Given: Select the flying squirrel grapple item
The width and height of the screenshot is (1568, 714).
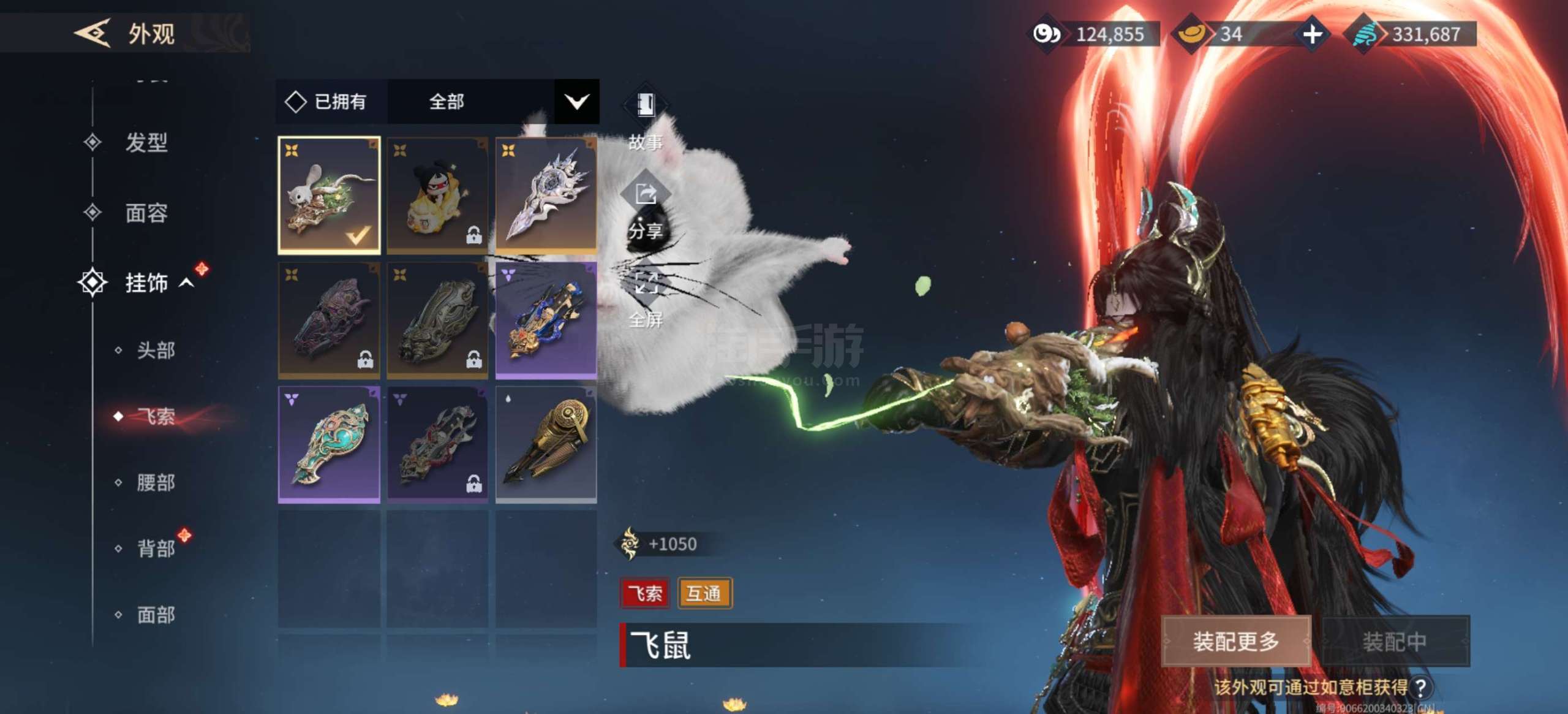Looking at the screenshot, I should tap(329, 195).
